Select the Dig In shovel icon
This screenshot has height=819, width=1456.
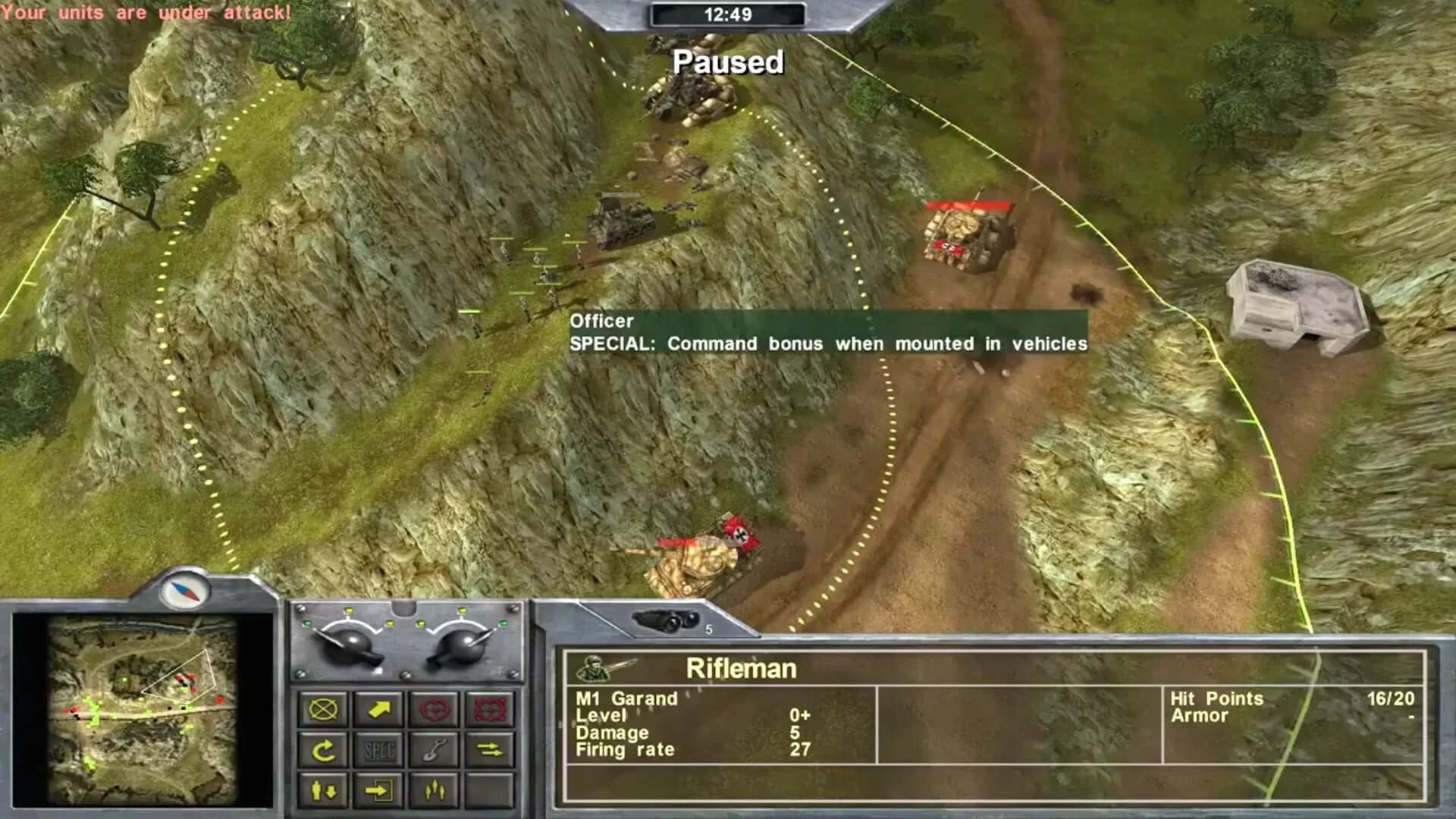(435, 750)
